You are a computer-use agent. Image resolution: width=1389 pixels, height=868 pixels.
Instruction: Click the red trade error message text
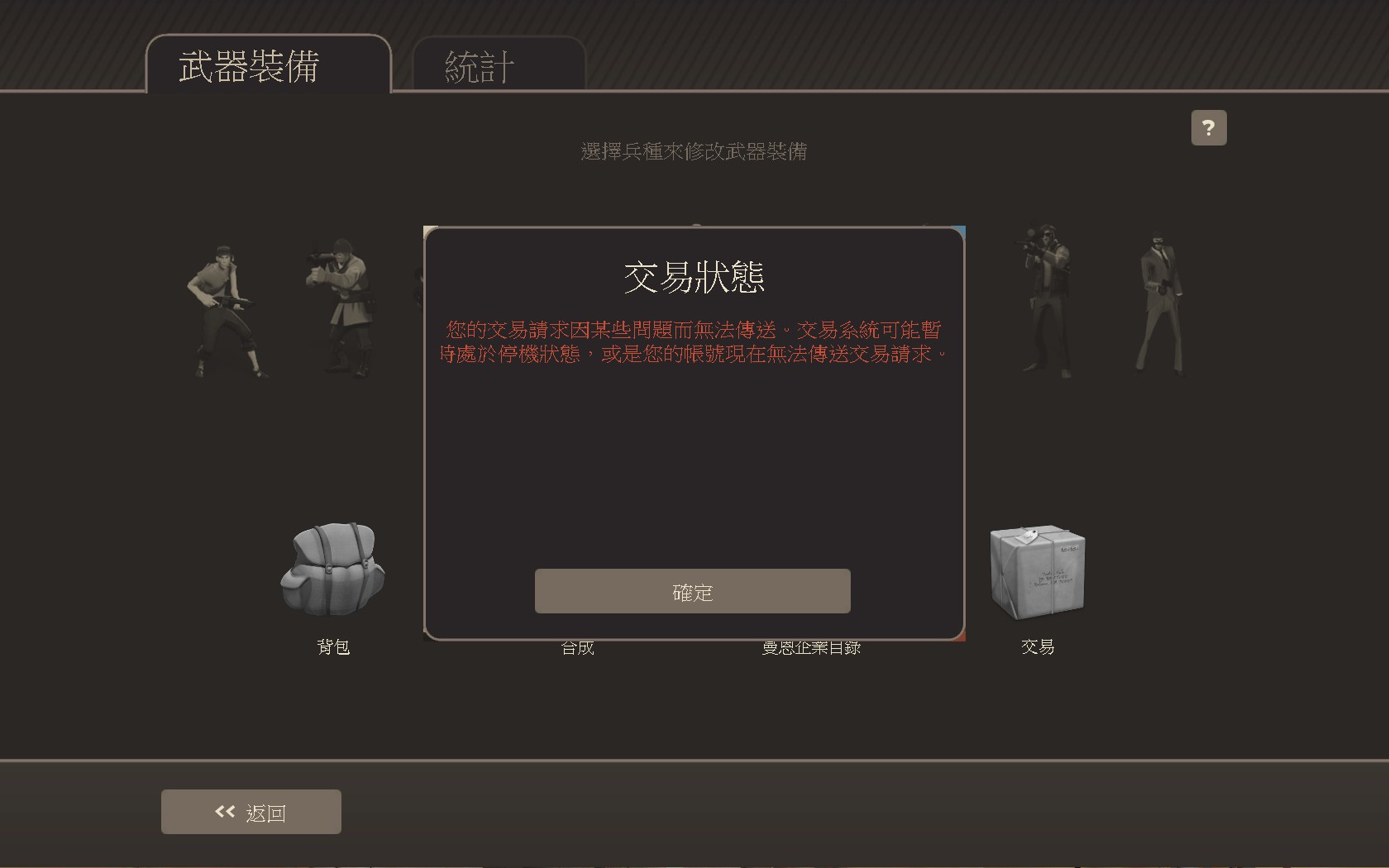[x=694, y=341]
